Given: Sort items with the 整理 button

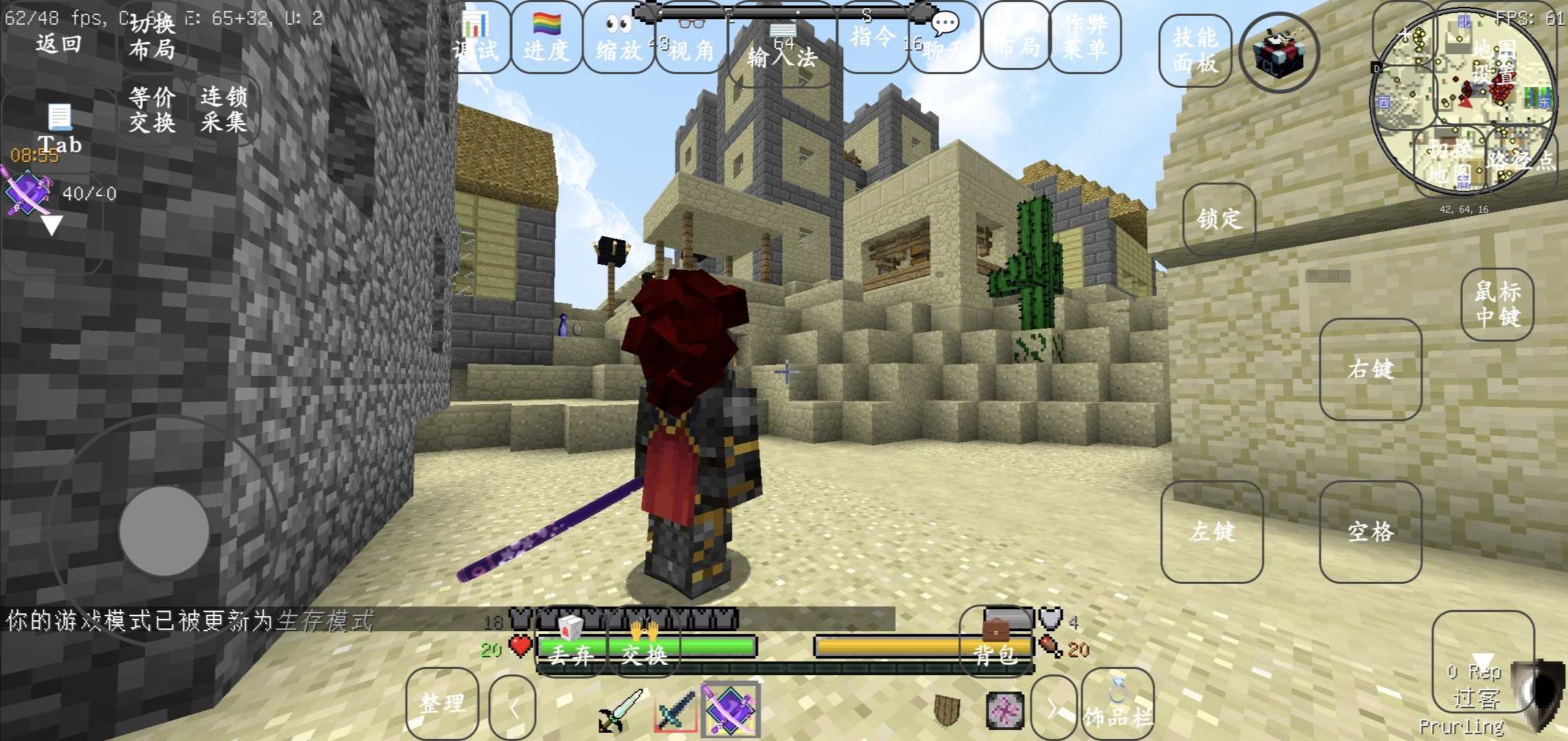Looking at the screenshot, I should (x=442, y=703).
